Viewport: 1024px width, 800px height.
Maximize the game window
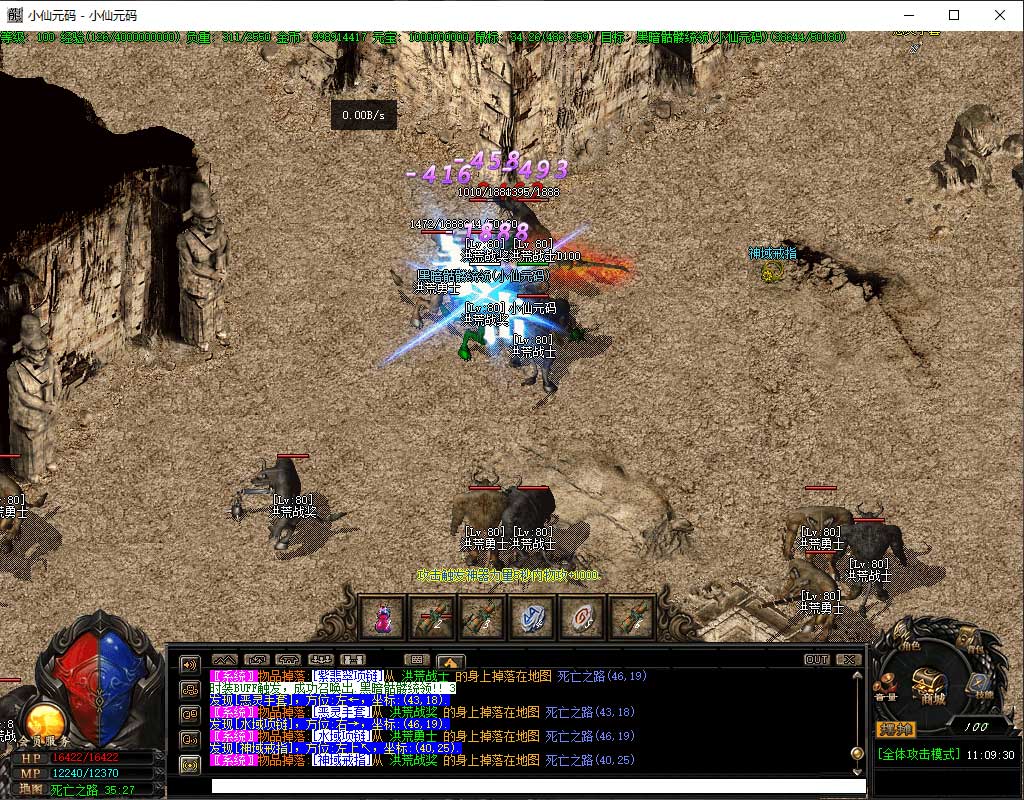click(x=954, y=15)
